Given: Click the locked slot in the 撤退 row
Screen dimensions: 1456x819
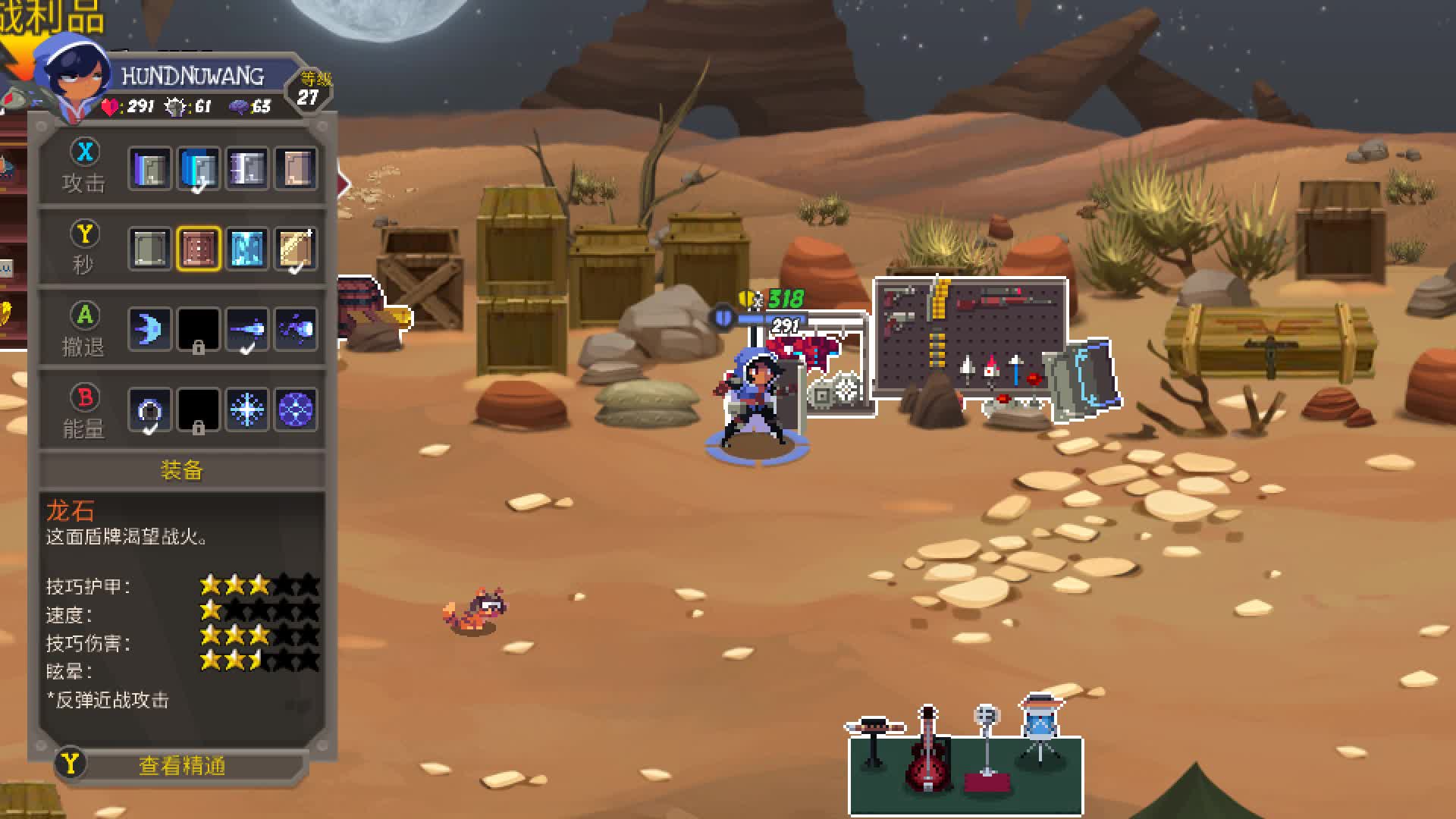Looking at the screenshot, I should (199, 329).
